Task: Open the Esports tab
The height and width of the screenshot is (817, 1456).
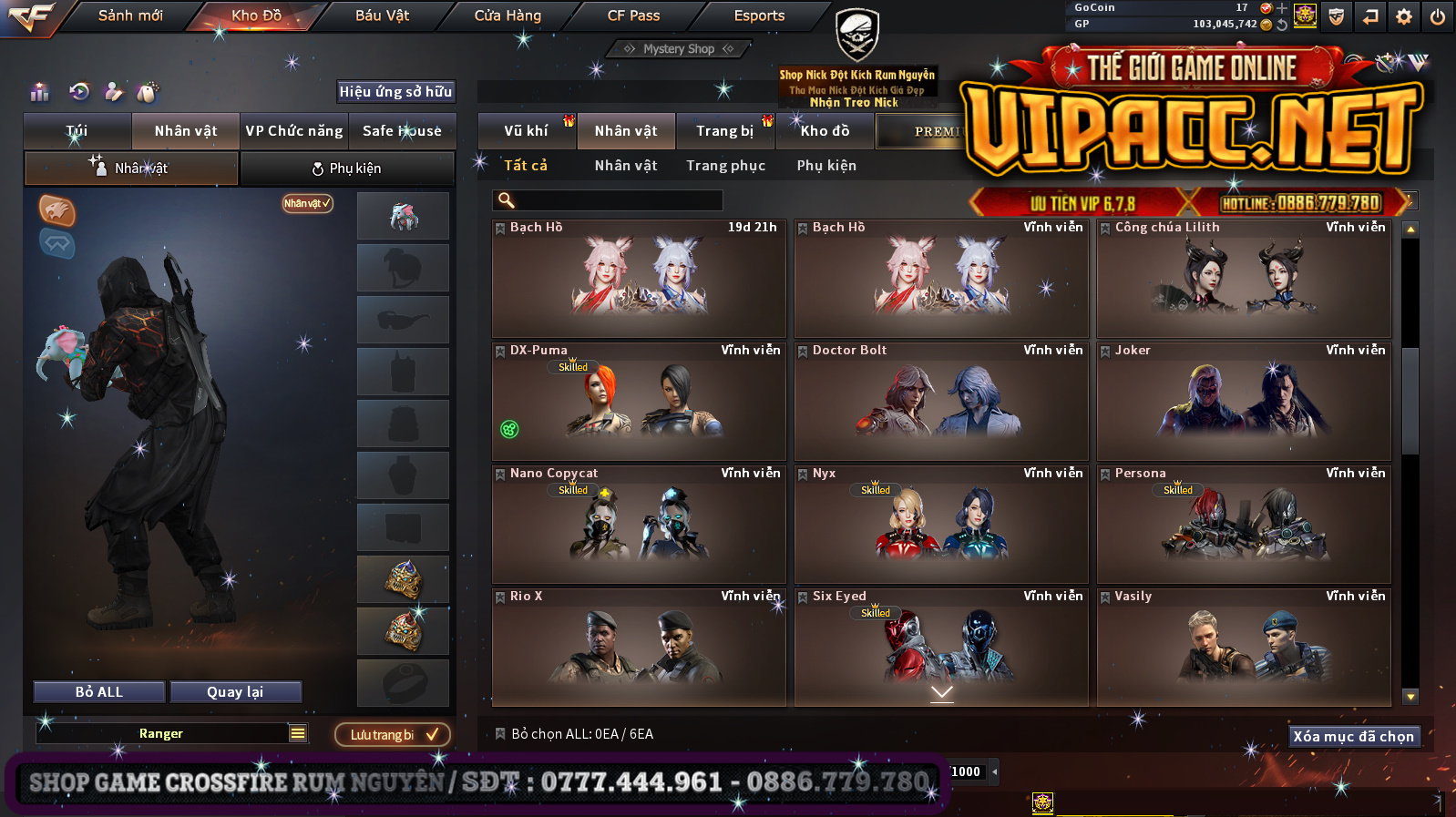Action: click(759, 15)
